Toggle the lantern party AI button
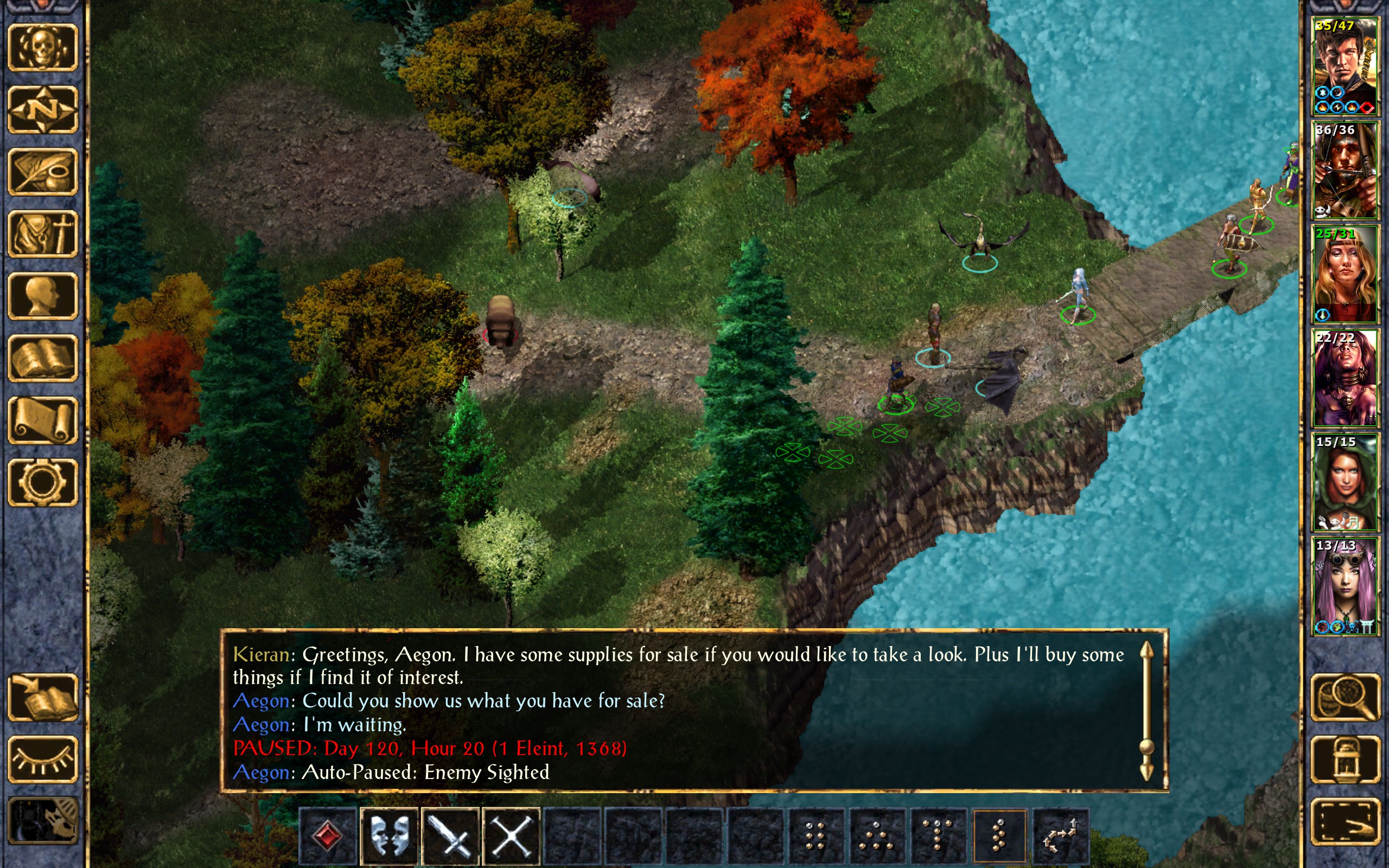This screenshot has height=868, width=1389. click(x=1345, y=759)
